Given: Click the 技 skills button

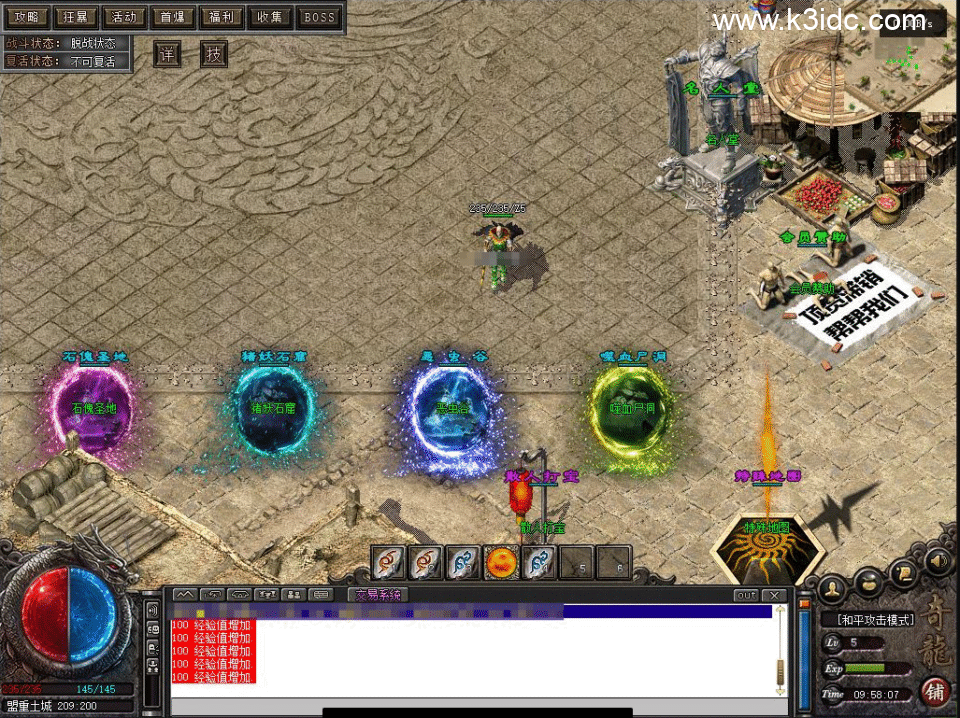Looking at the screenshot, I should [x=214, y=54].
